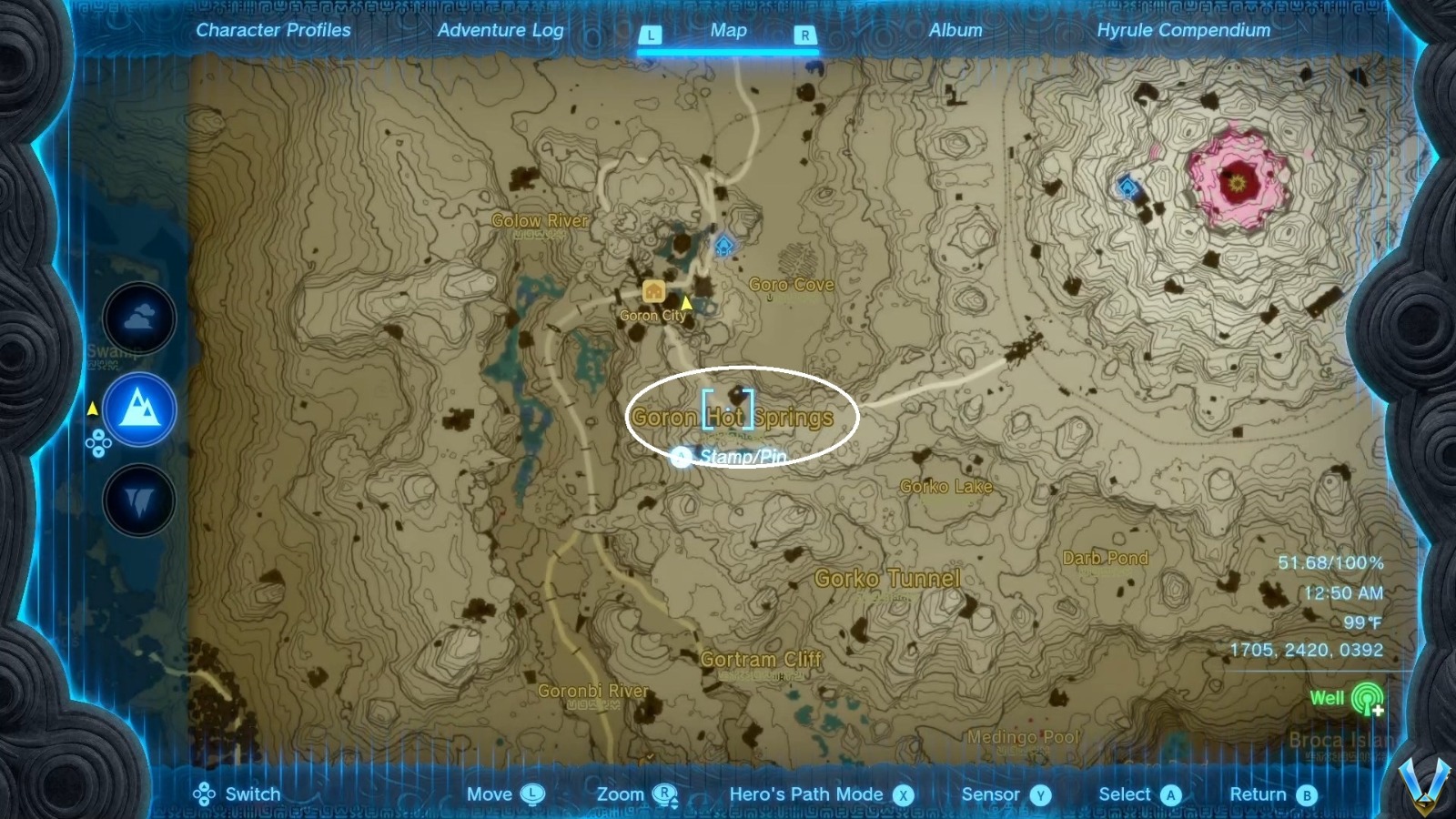The width and height of the screenshot is (1456, 819).
Task: Select the Sky map layer icon
Action: (138, 318)
